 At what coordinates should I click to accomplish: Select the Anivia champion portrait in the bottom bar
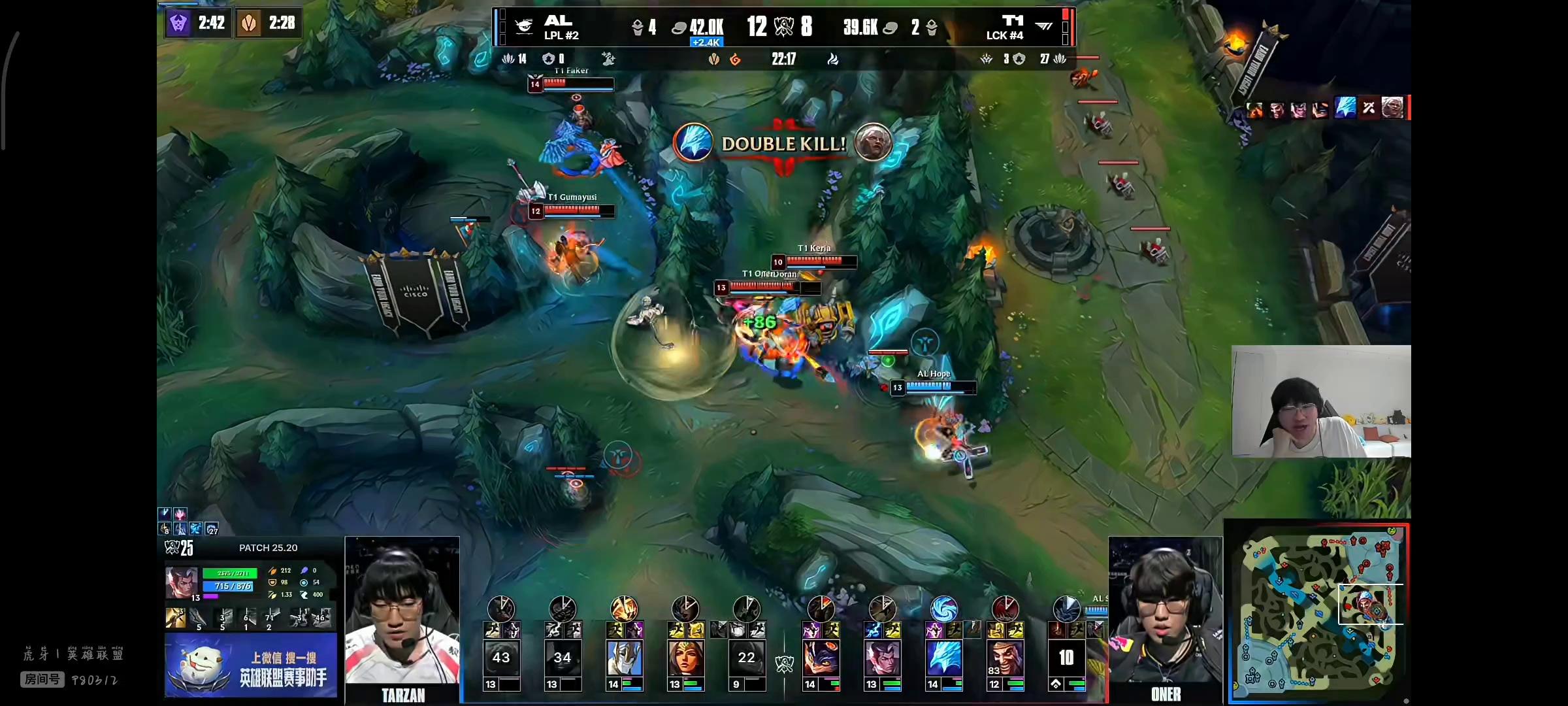coord(944,658)
